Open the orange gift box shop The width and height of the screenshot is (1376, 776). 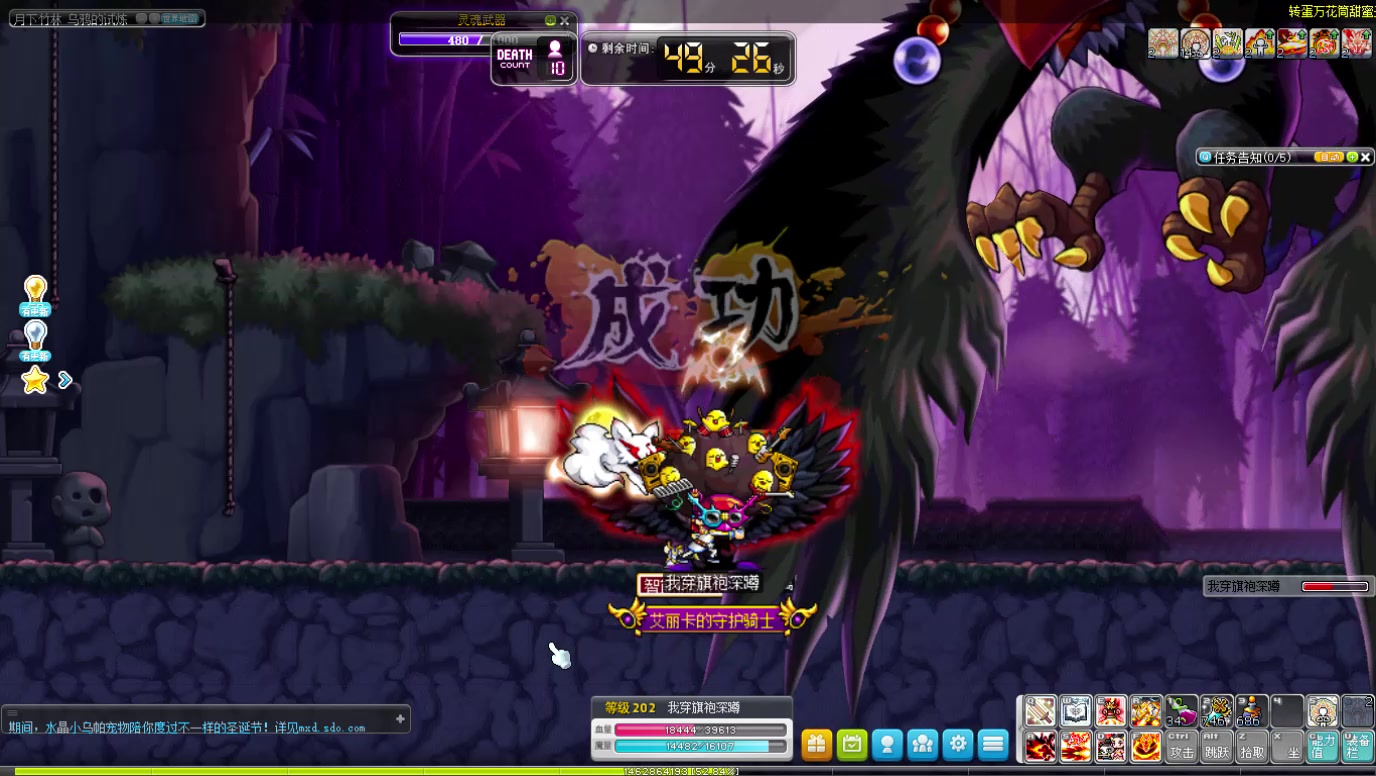pos(817,744)
